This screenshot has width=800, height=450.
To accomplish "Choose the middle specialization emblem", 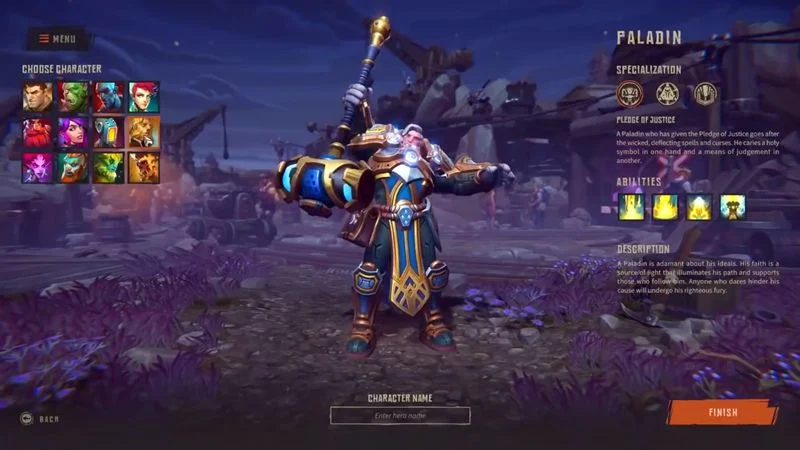I will [668, 94].
